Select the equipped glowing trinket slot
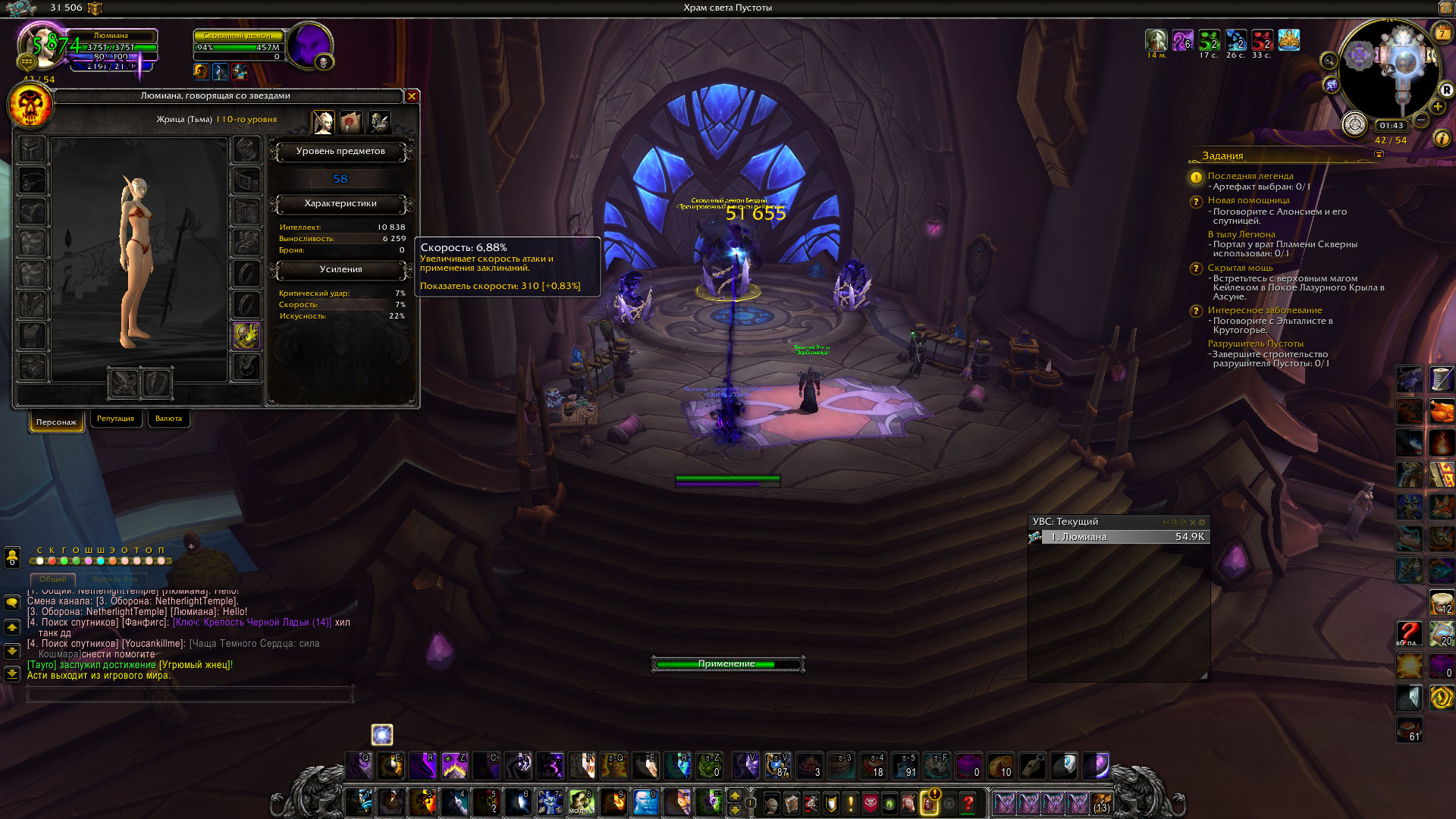 246,335
